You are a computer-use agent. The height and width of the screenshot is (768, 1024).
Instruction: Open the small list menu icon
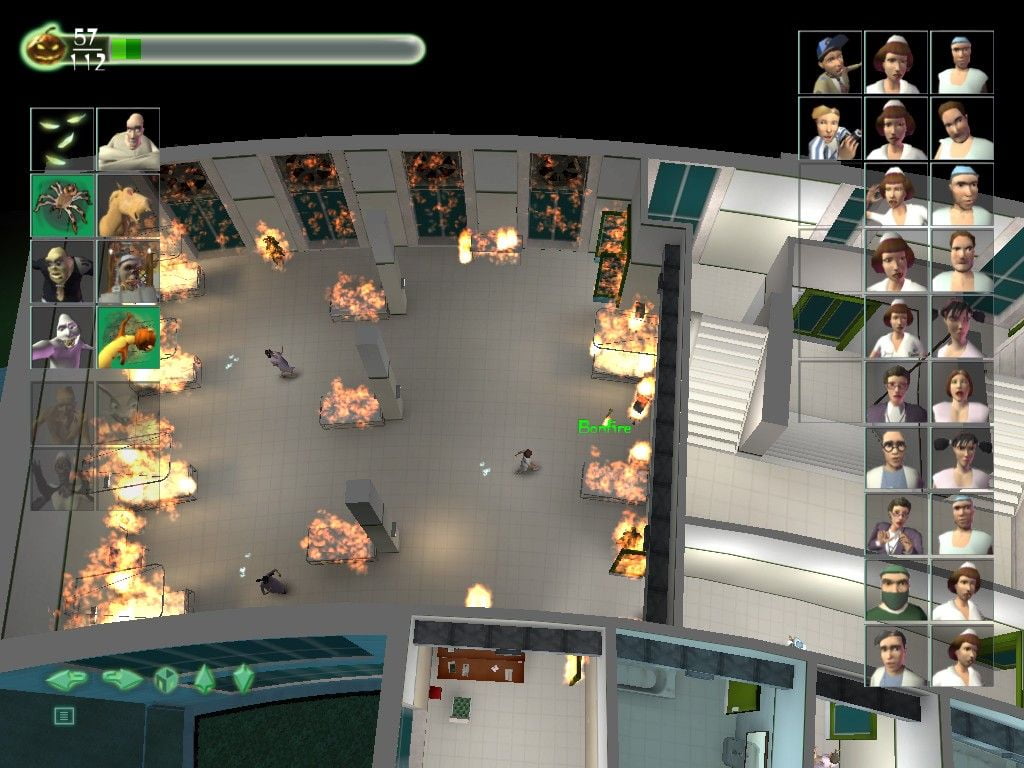(64, 715)
